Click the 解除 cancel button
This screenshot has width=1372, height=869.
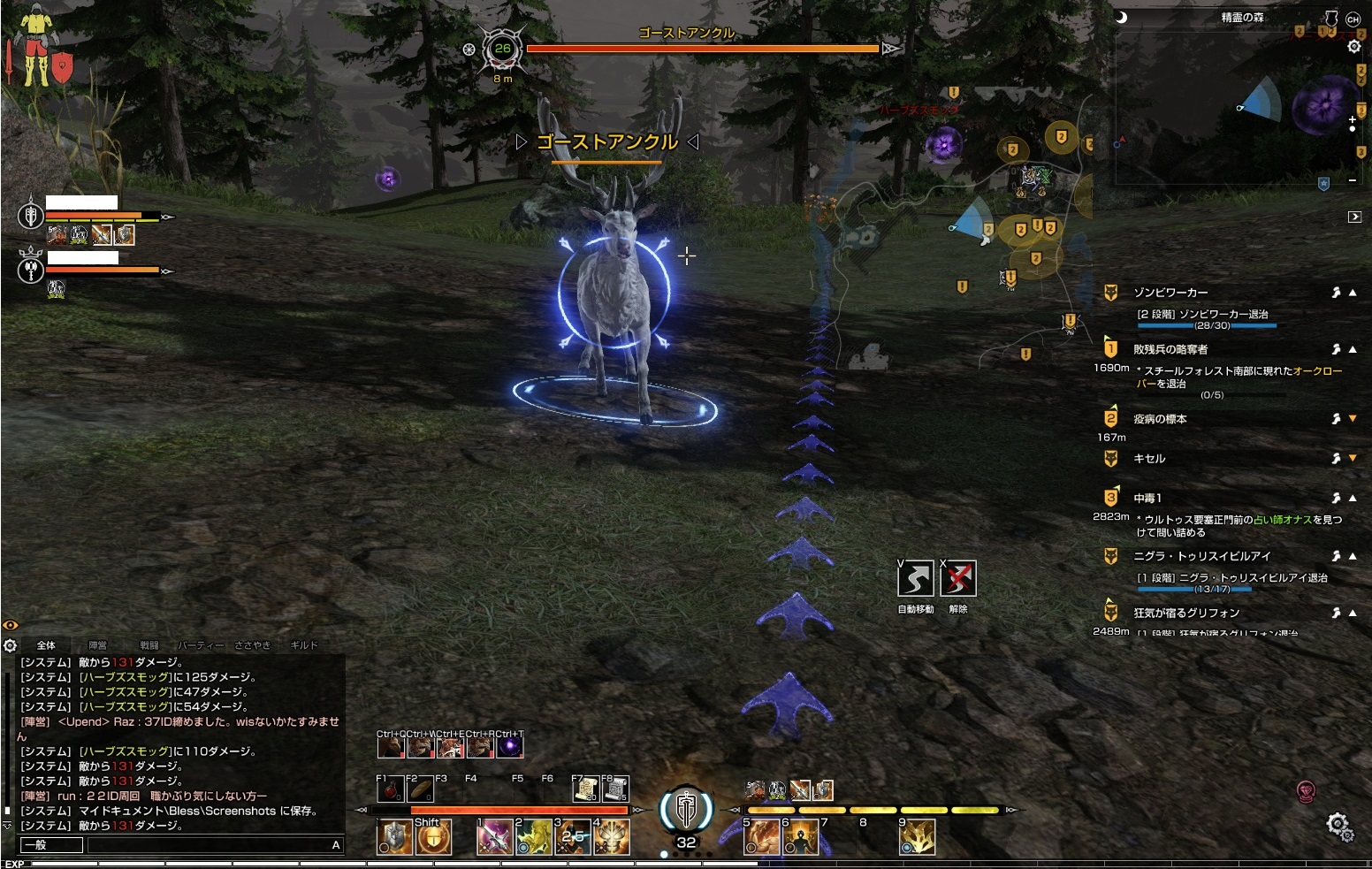click(x=958, y=579)
